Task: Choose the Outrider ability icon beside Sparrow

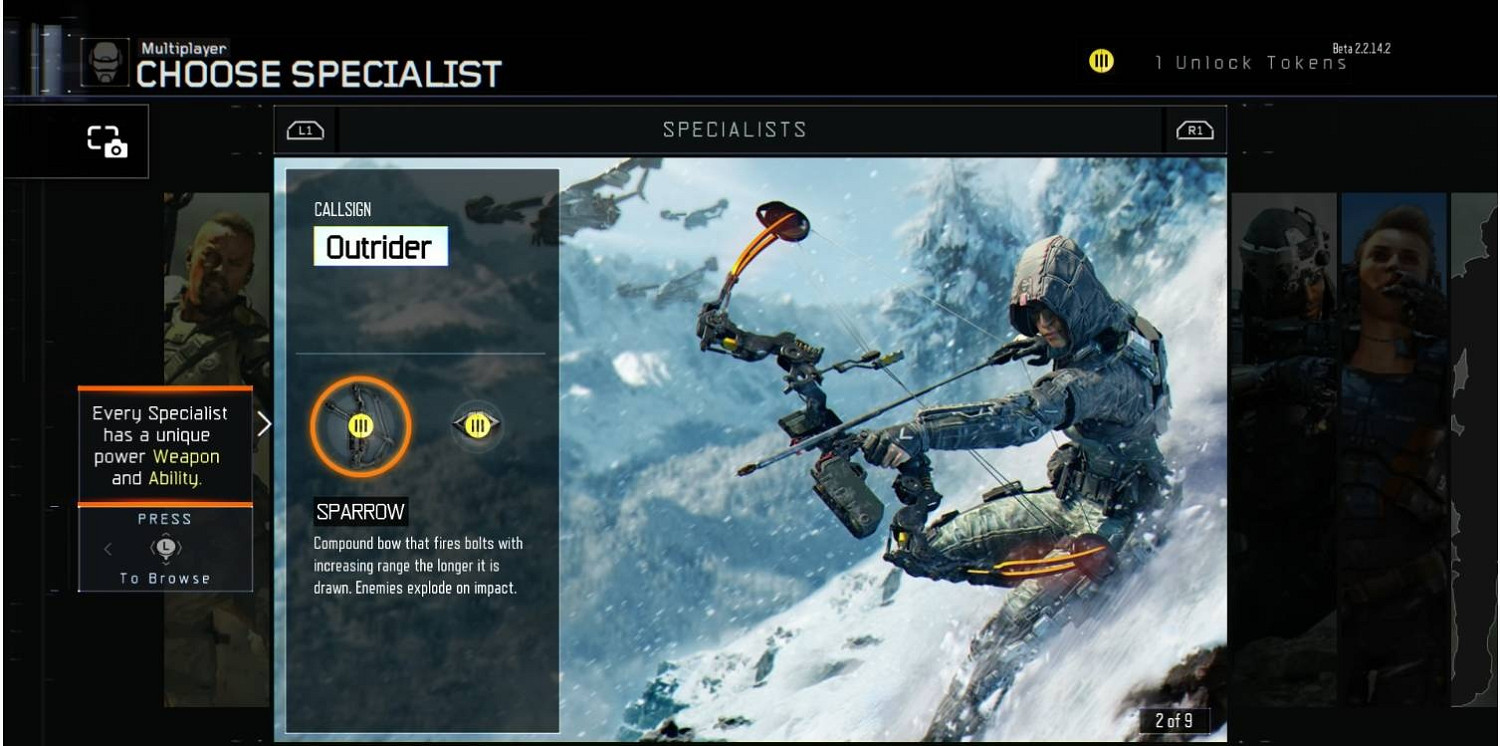Action: (x=477, y=426)
